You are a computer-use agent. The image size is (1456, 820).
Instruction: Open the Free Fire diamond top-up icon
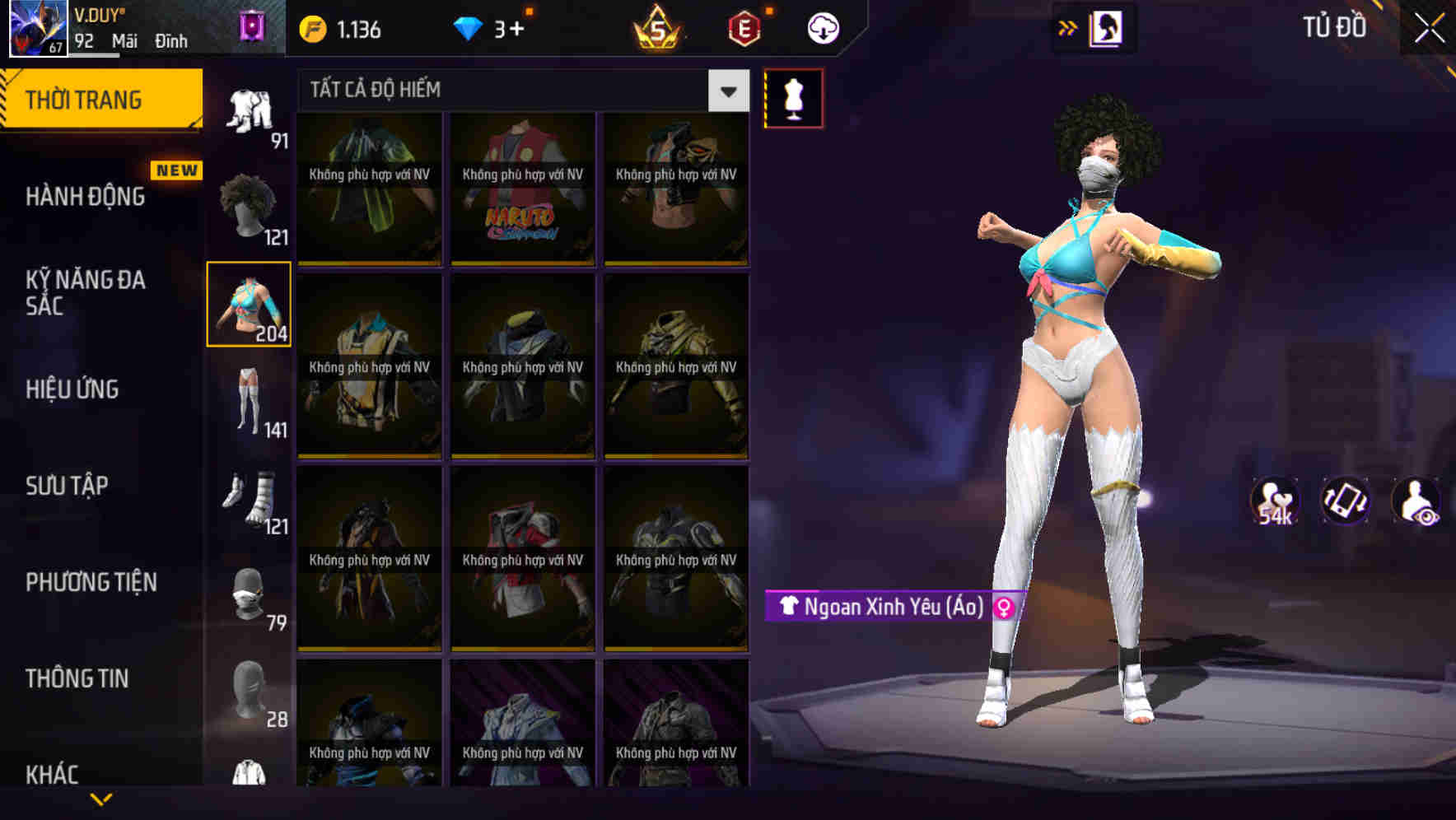tap(468, 27)
